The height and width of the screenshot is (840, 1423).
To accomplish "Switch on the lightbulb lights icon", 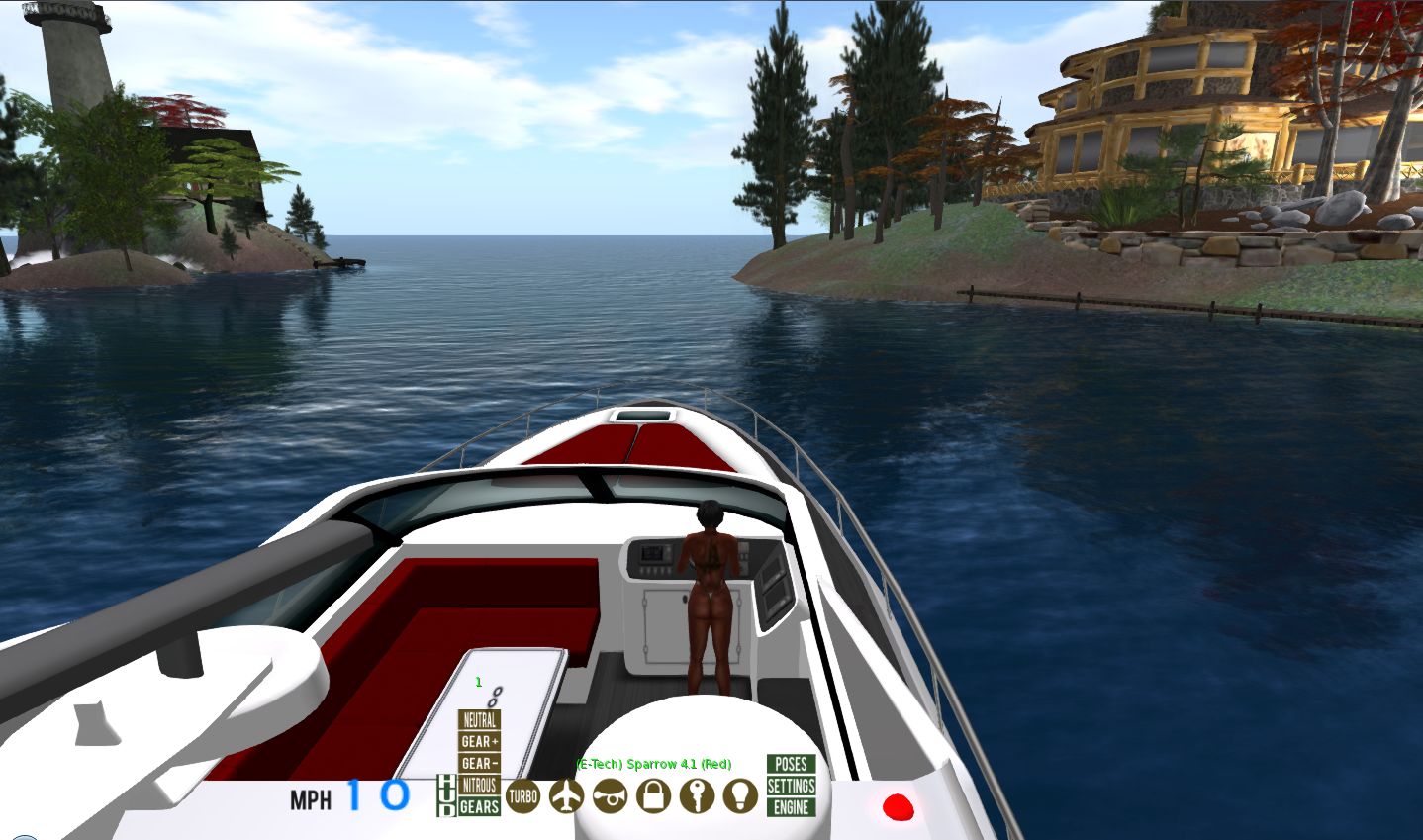I will click(740, 795).
